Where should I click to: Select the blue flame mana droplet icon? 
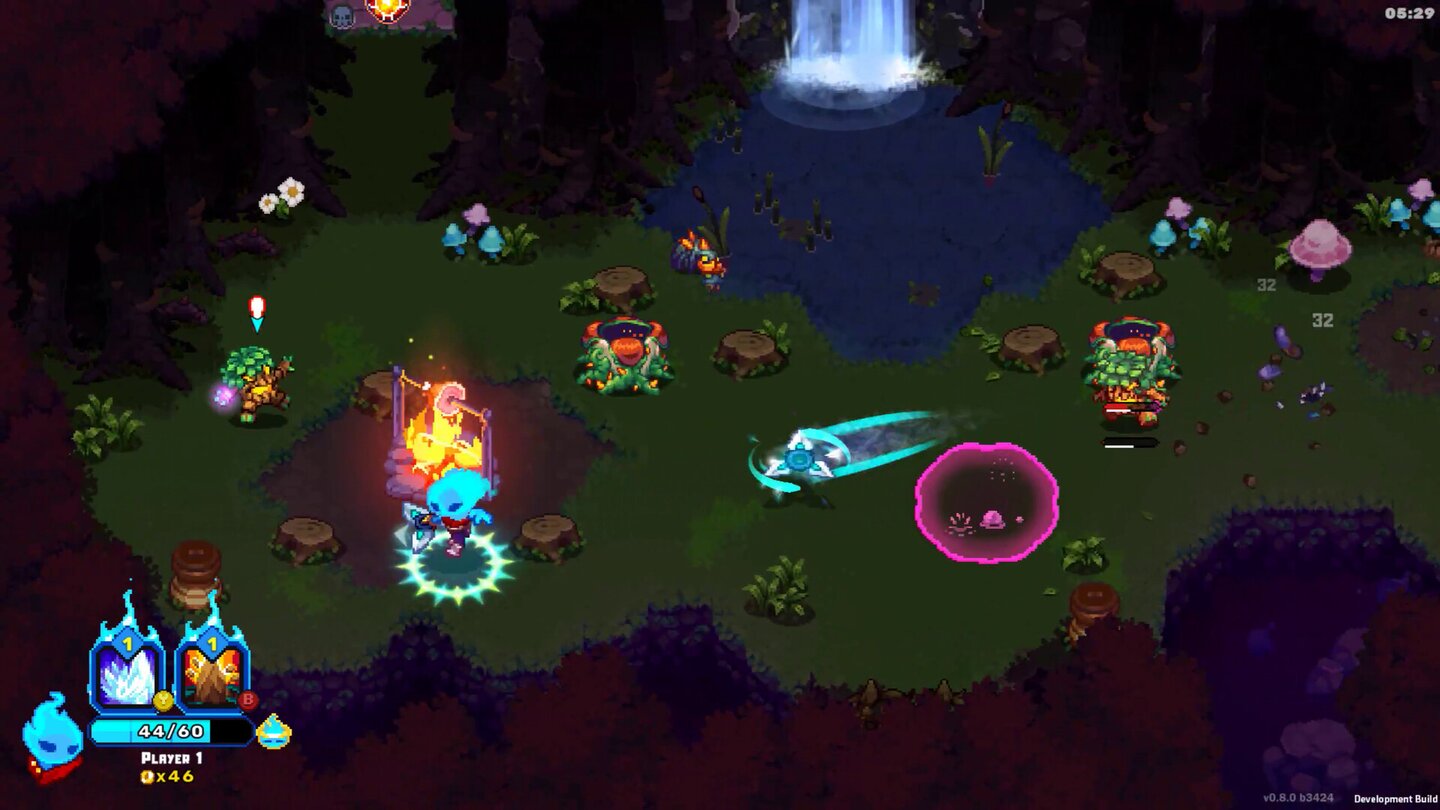pyautogui.click(x=273, y=732)
